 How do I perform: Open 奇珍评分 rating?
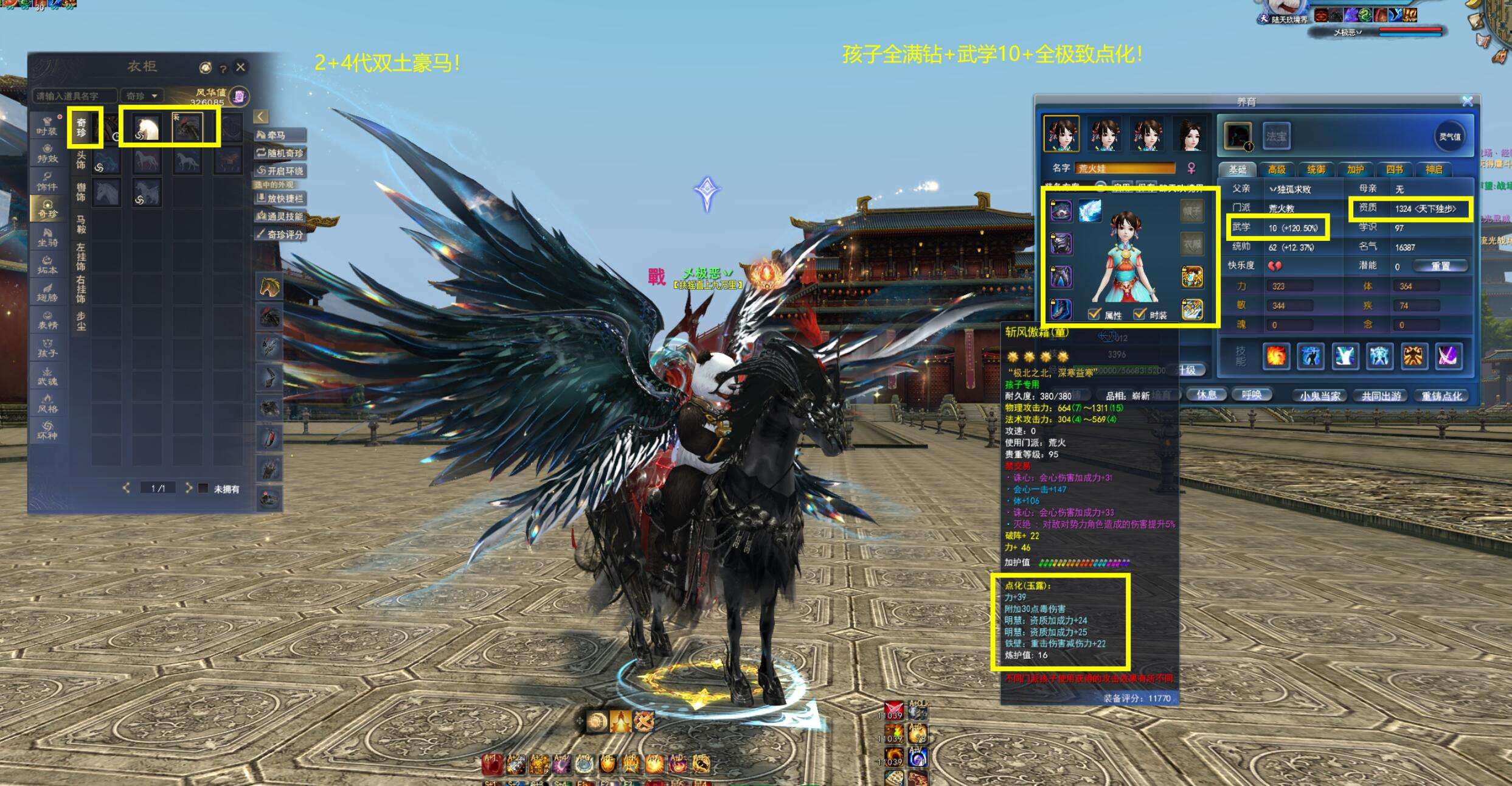(x=280, y=234)
